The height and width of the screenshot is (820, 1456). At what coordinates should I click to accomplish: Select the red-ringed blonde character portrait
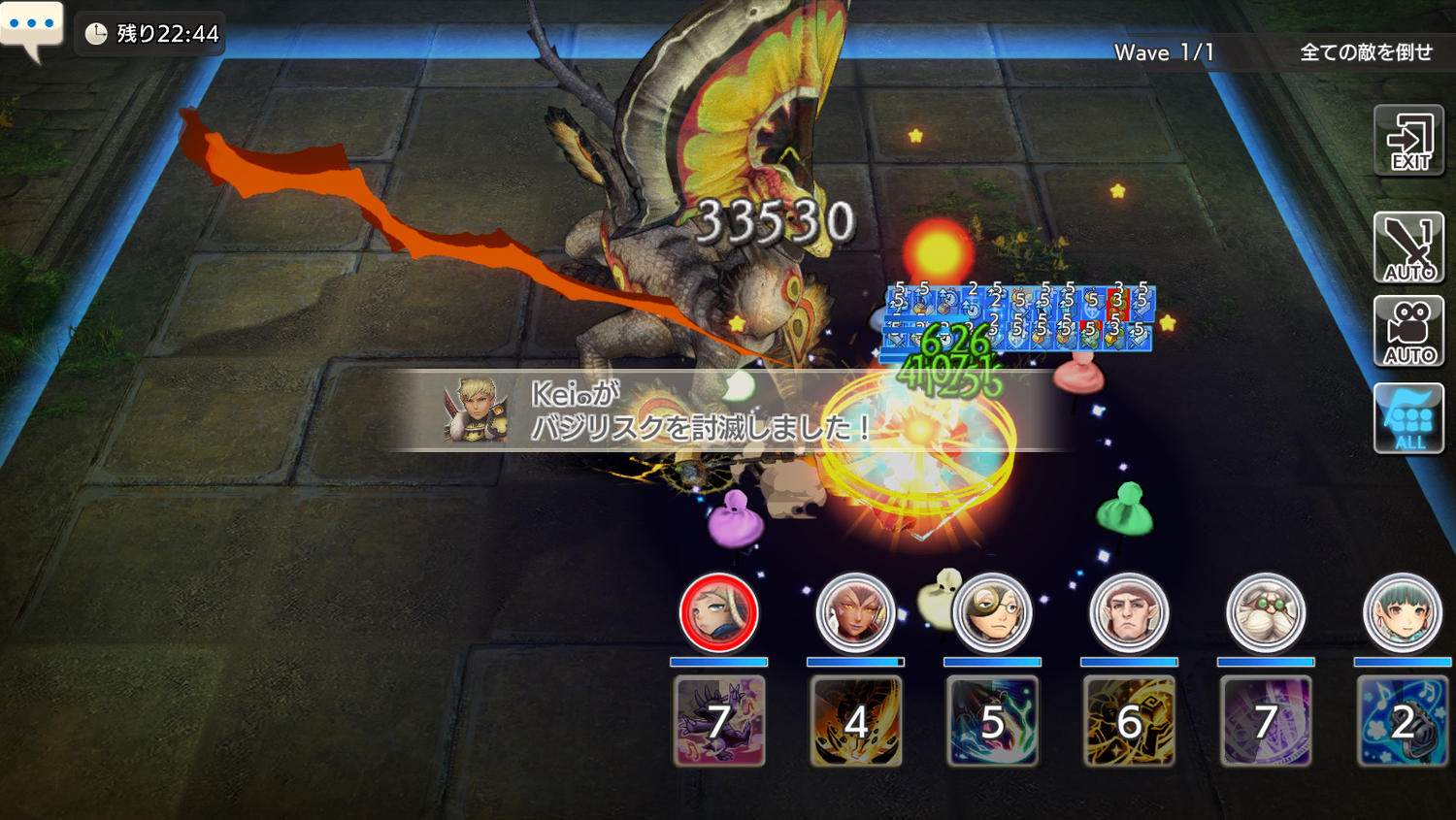[718, 613]
